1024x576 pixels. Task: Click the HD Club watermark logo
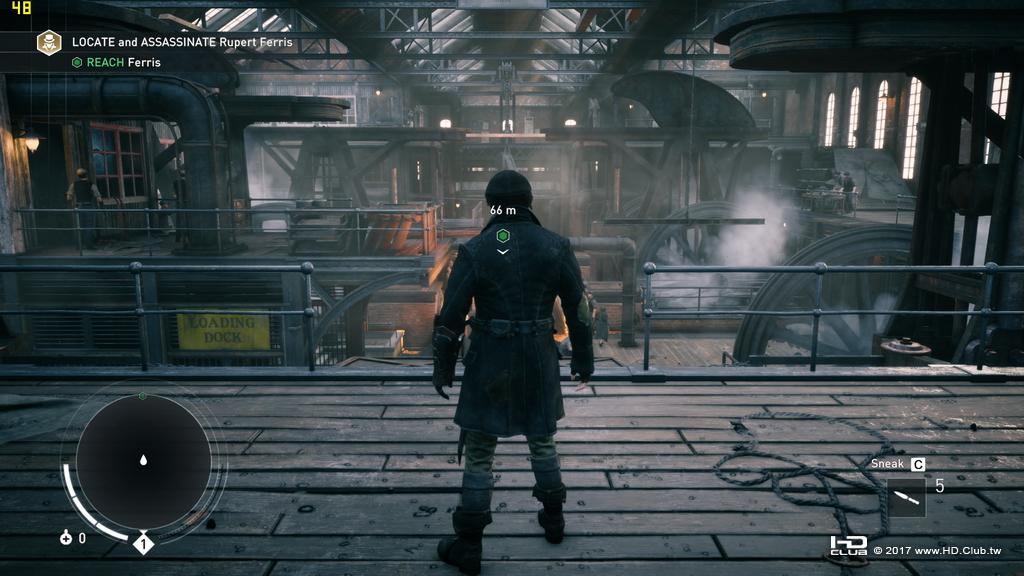tap(848, 546)
